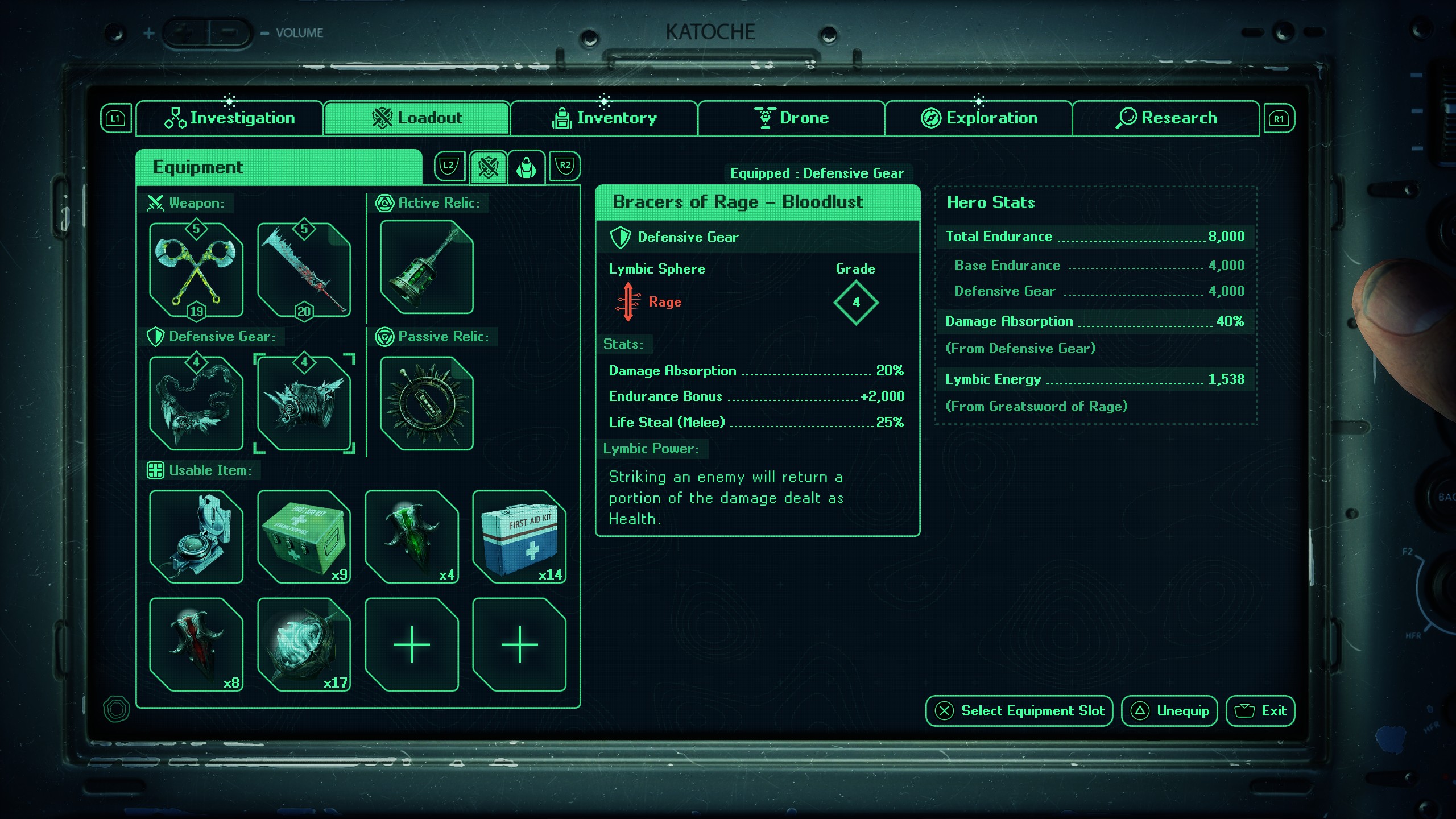Screen dimensions: 1456x819
Task: Switch to the Investigation tab
Action: pyautogui.click(x=229, y=118)
